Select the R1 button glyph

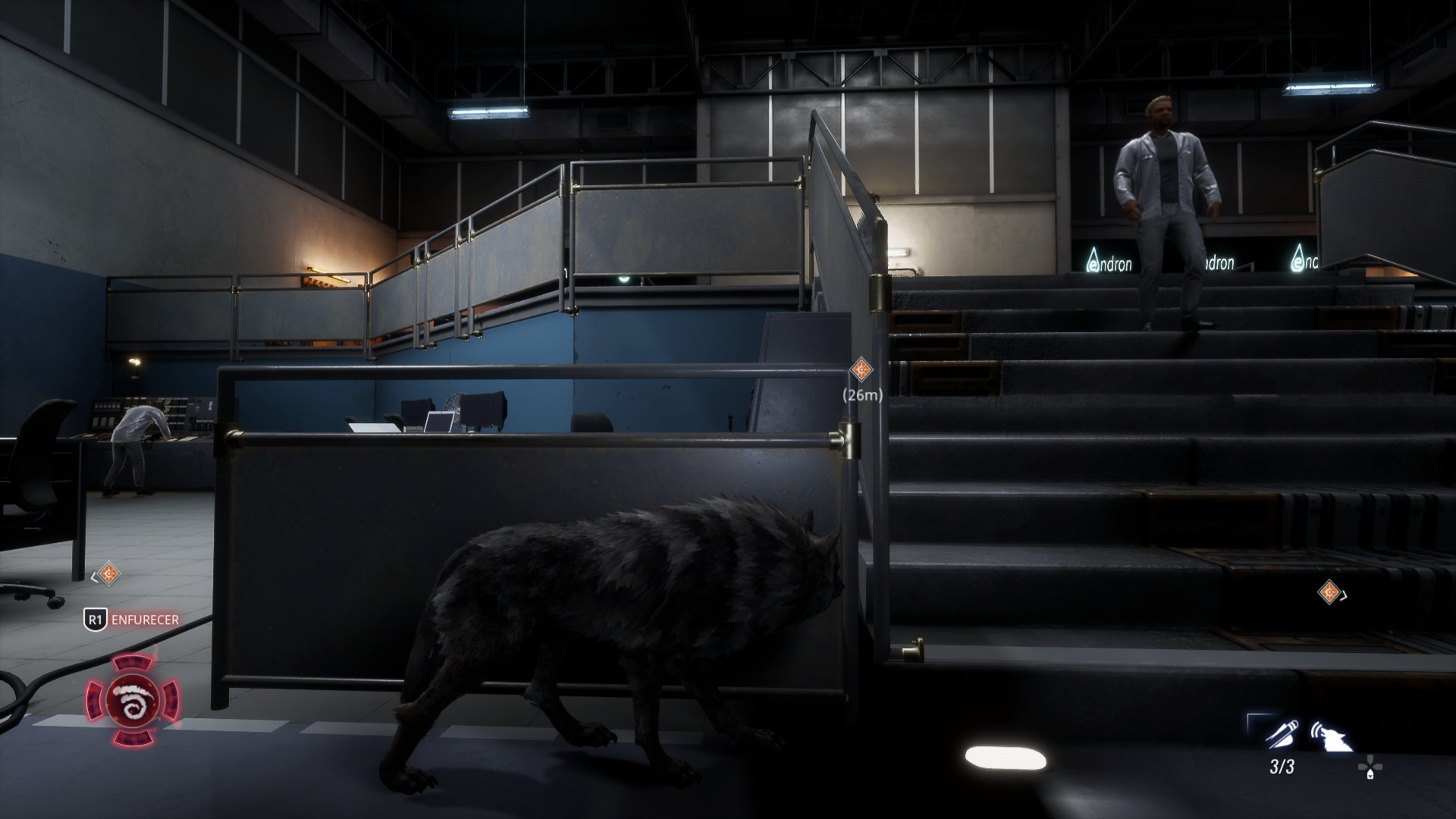[x=96, y=620]
